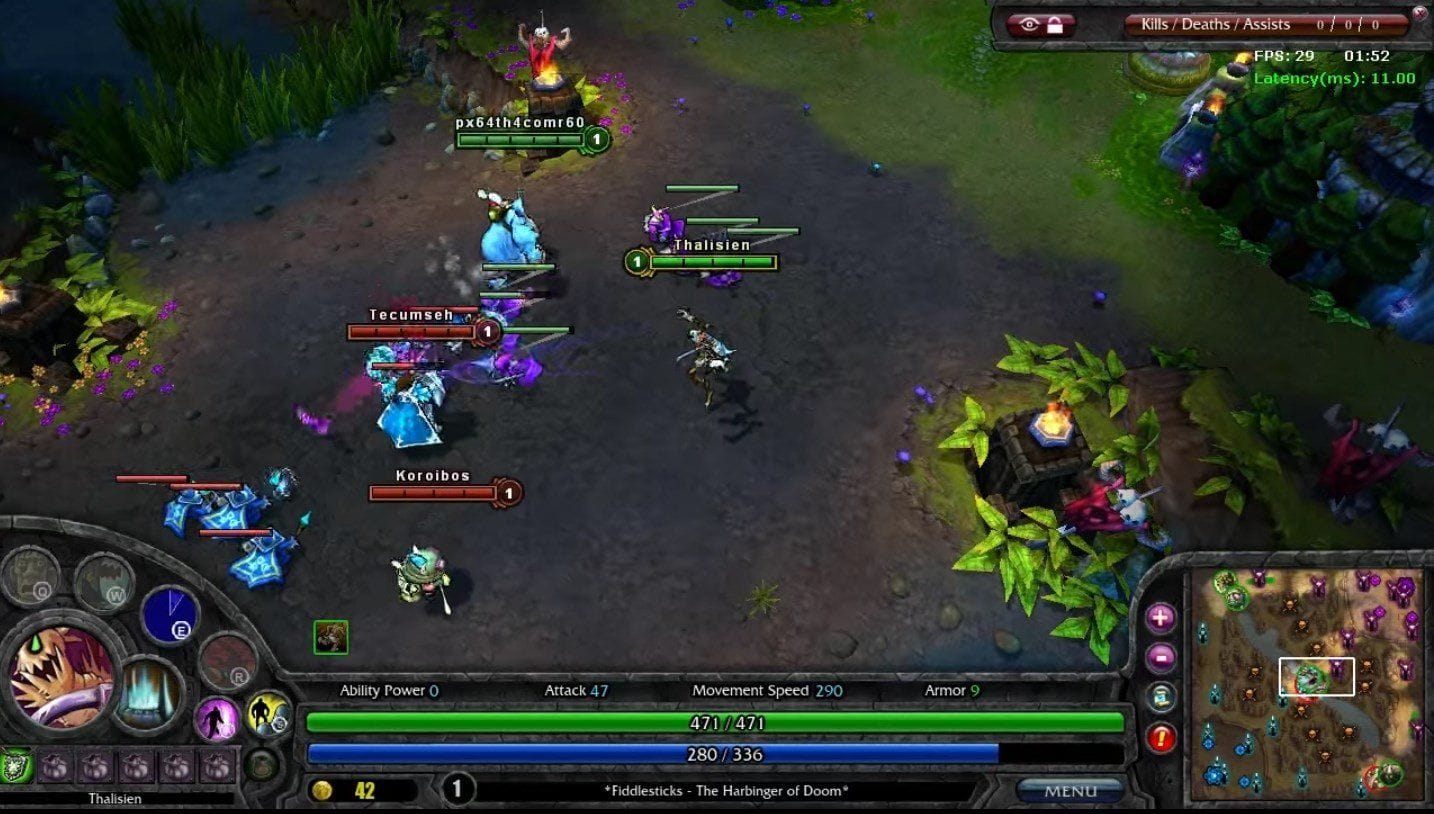Close the top-right score panel

[x=1420, y=13]
